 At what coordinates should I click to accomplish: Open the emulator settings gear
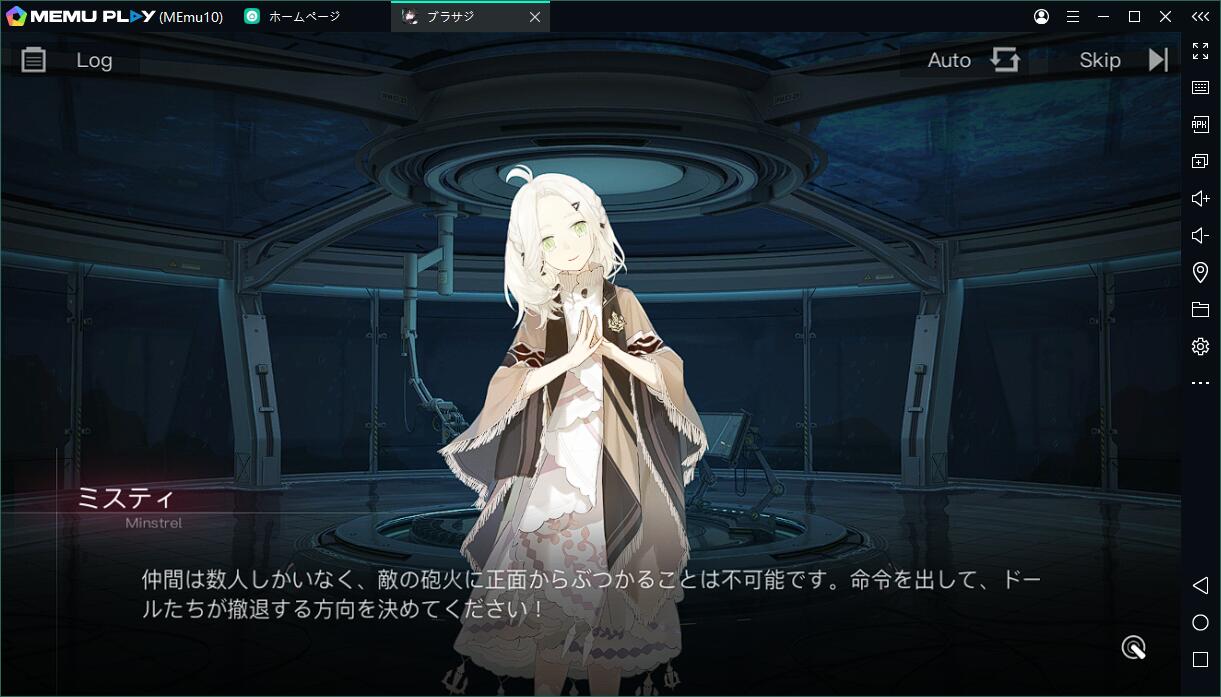(x=1200, y=346)
